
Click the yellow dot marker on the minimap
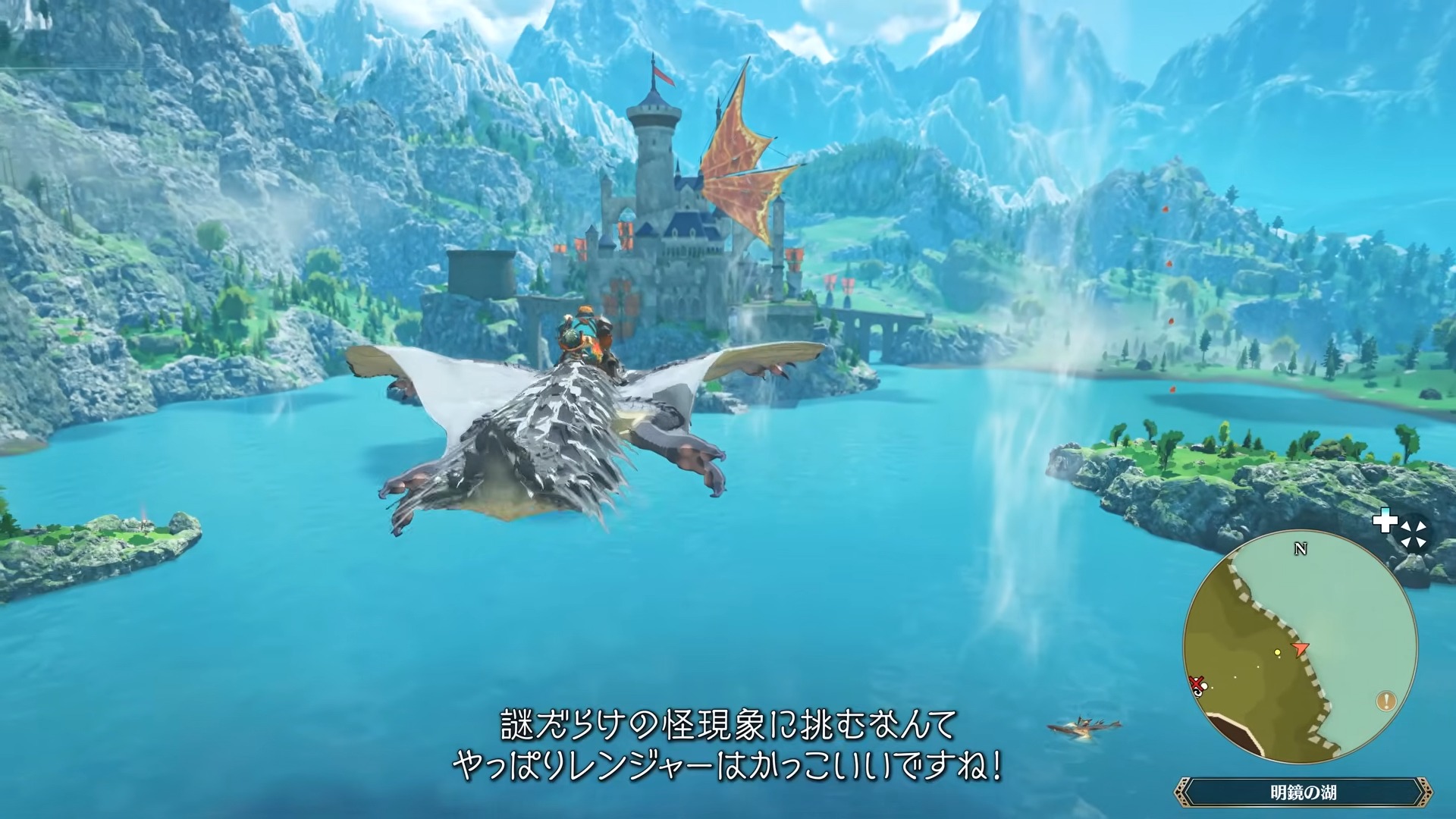click(x=1278, y=652)
